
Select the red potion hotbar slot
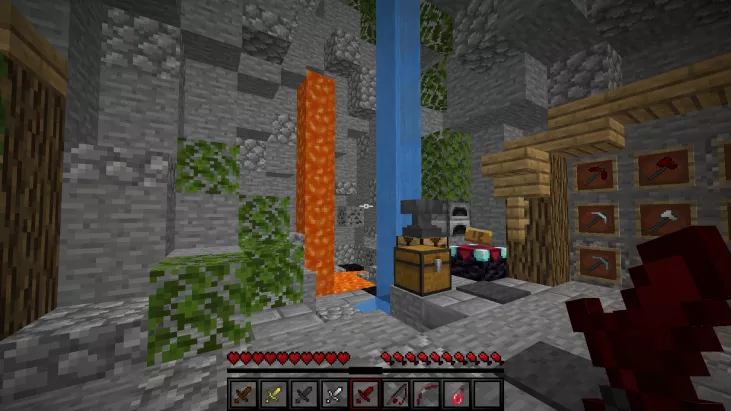point(456,393)
